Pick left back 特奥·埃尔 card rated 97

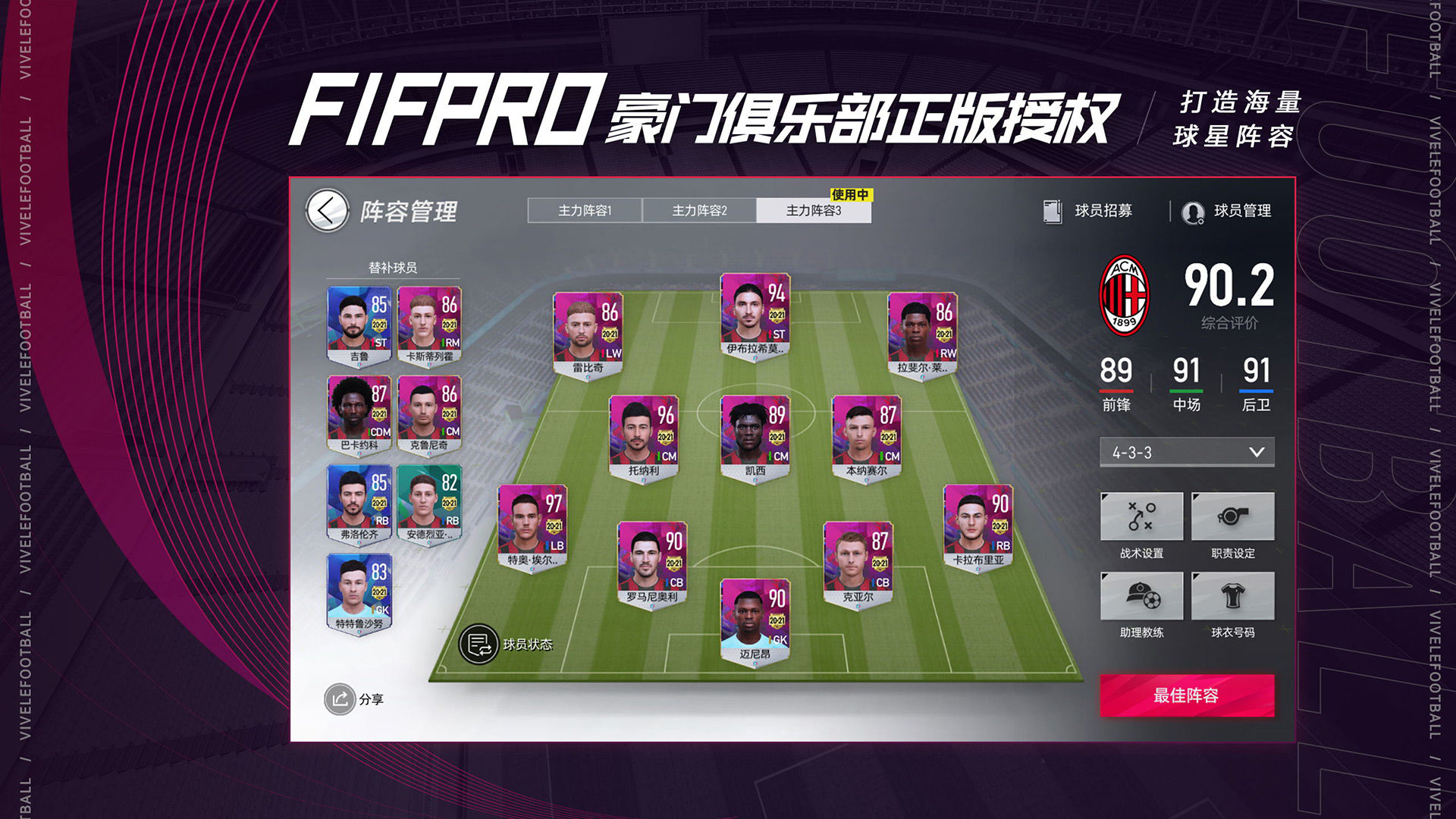(532, 528)
